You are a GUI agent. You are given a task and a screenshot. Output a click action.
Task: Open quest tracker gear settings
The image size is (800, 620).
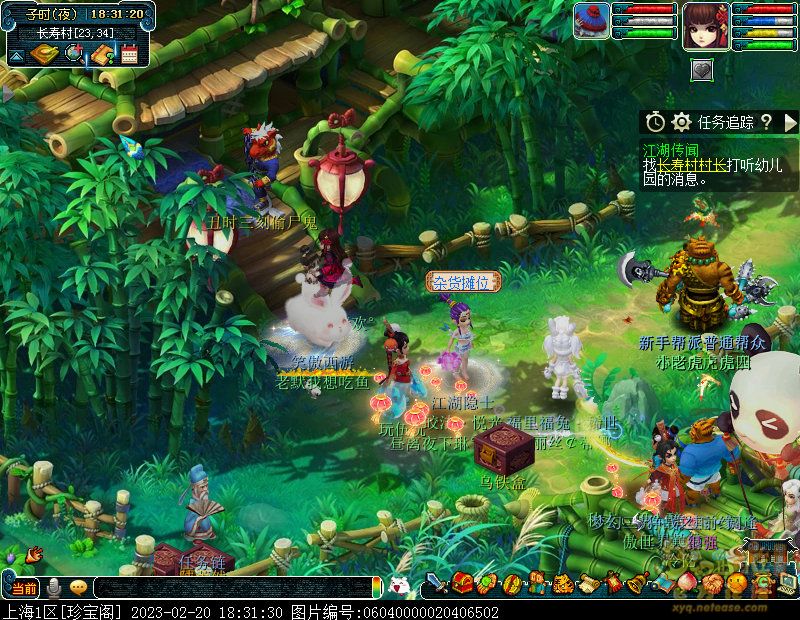(682, 122)
